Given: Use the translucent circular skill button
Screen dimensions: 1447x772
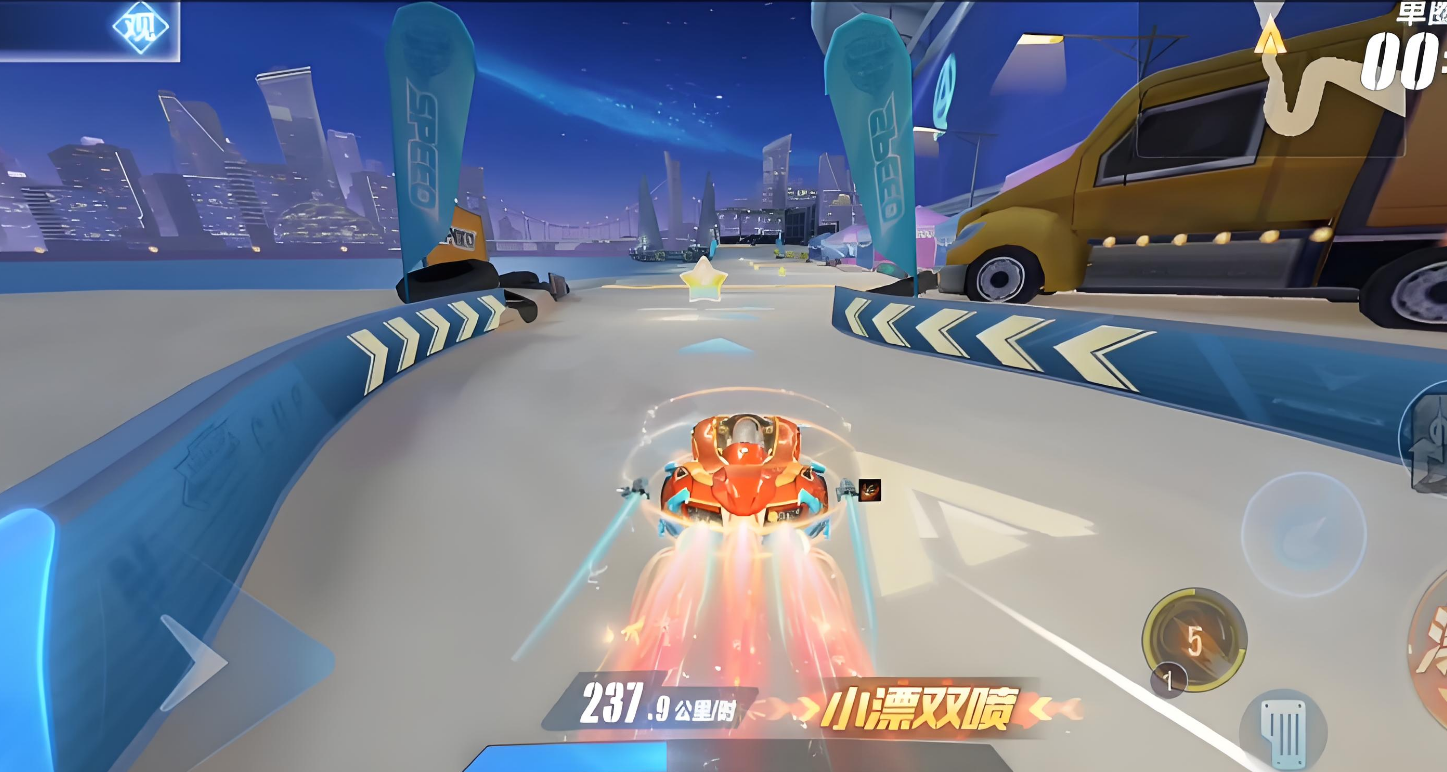Looking at the screenshot, I should coord(1303,535).
